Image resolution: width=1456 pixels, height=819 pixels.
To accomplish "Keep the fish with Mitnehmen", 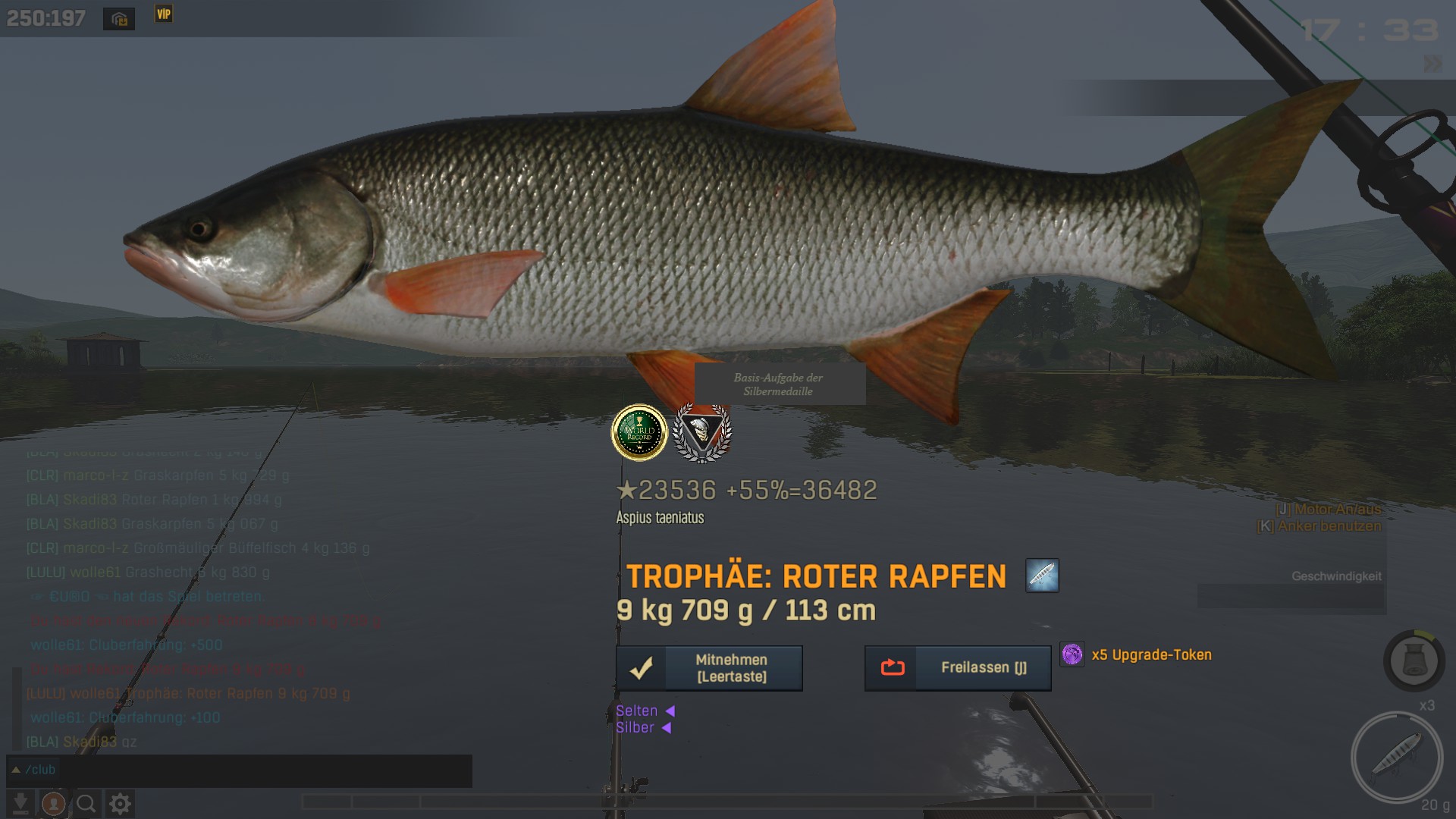I will pos(709,668).
